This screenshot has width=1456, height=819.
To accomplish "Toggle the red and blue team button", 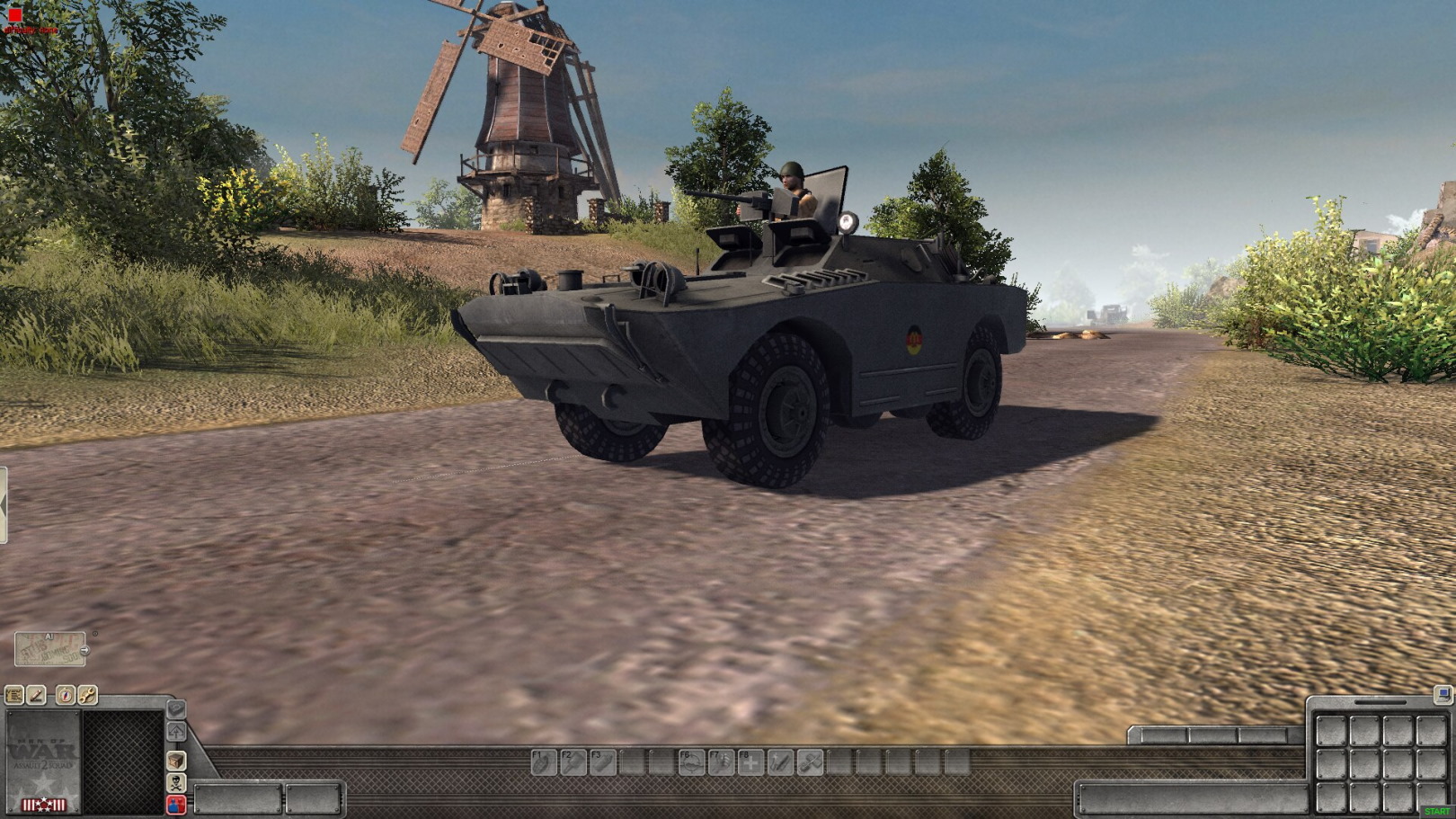I will [x=176, y=804].
